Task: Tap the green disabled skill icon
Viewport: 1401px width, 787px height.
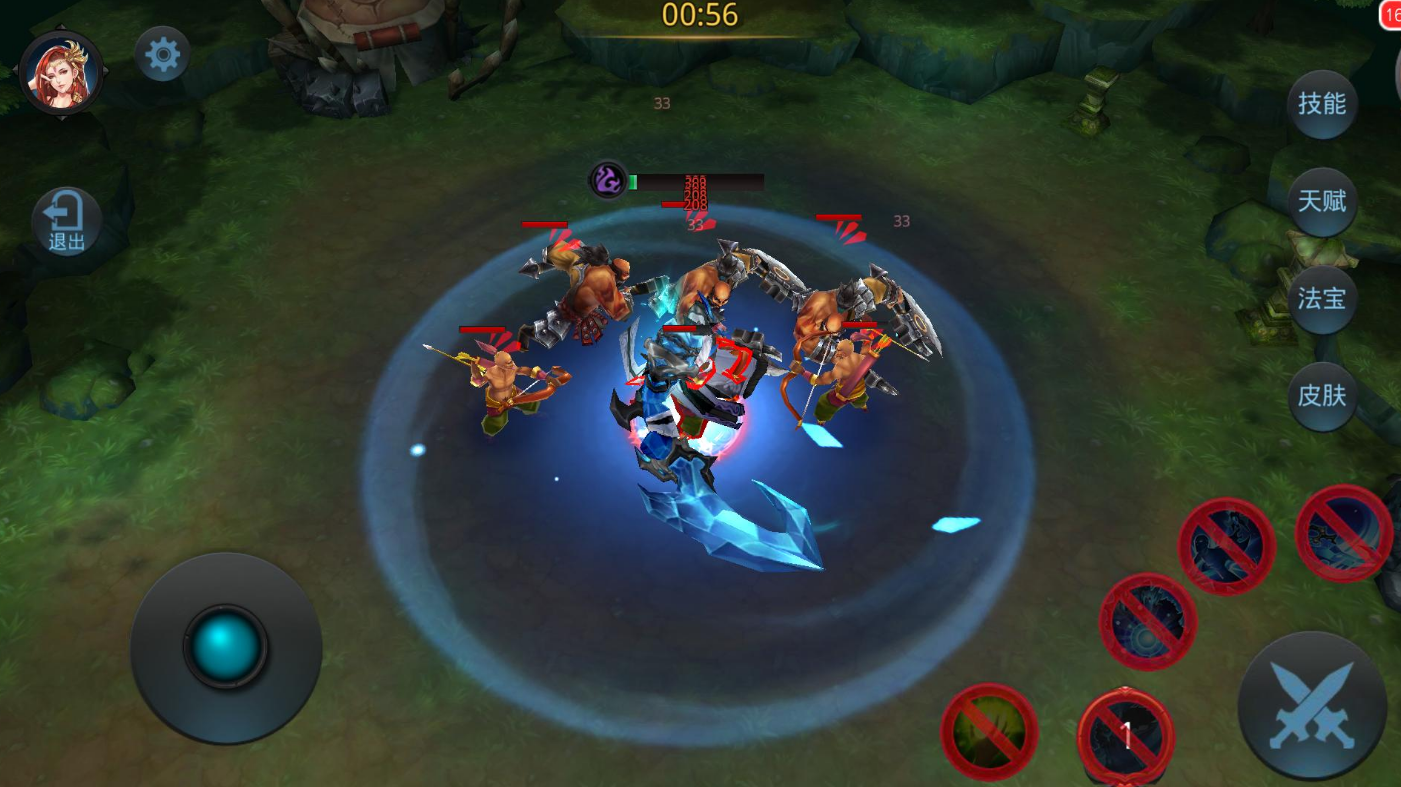Action: pyautogui.click(x=989, y=732)
